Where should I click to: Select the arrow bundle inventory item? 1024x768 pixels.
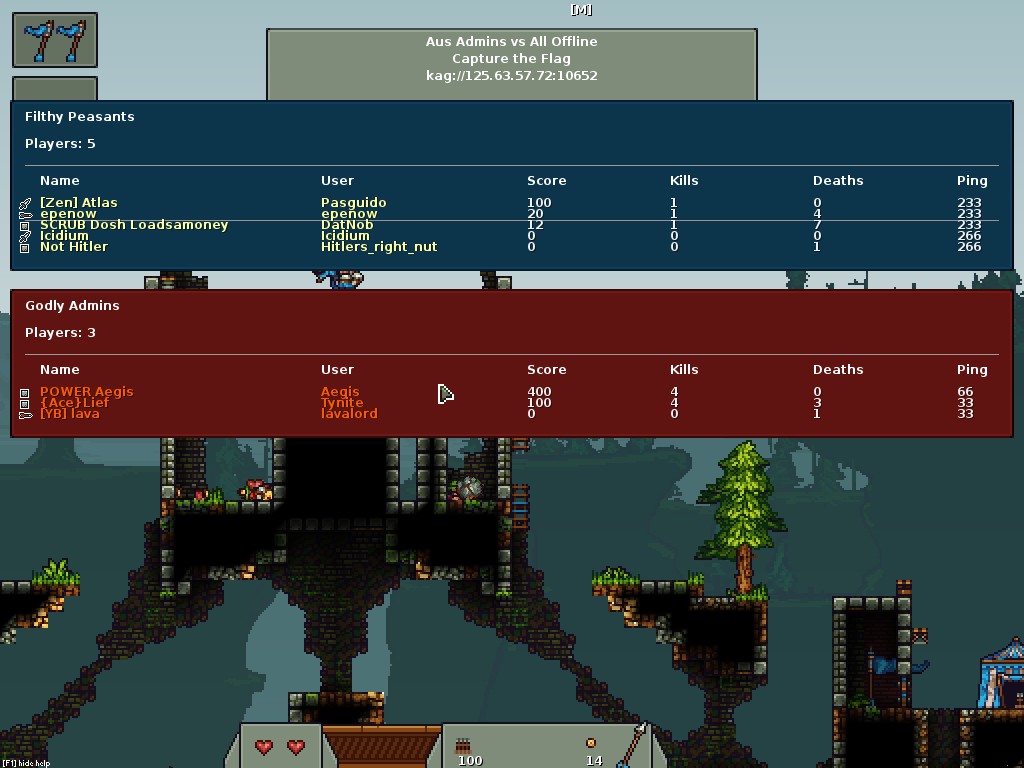coord(463,746)
